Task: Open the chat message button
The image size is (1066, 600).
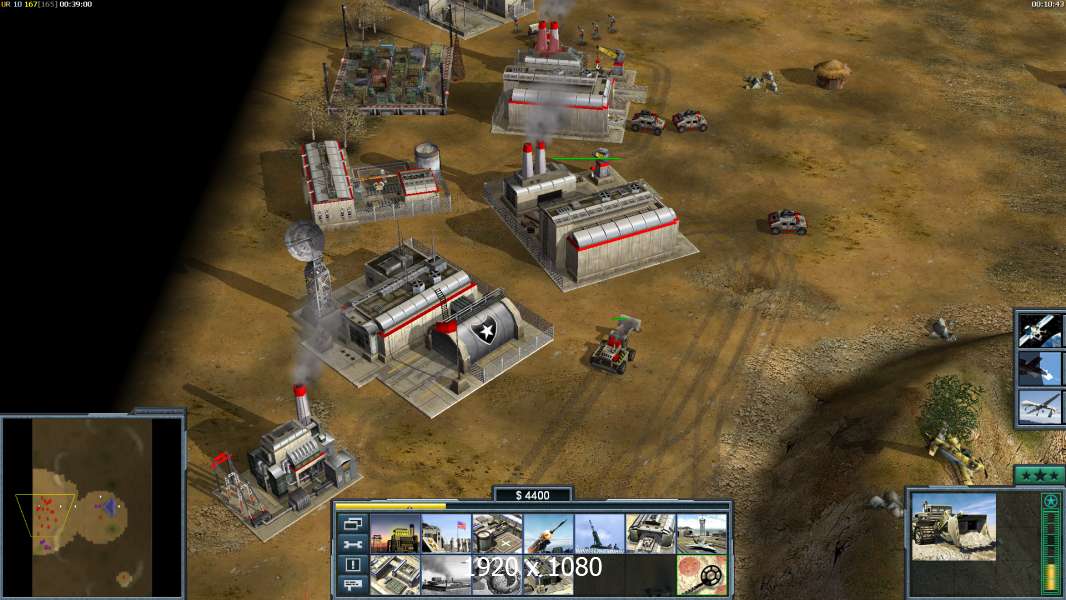Action: click(353, 586)
